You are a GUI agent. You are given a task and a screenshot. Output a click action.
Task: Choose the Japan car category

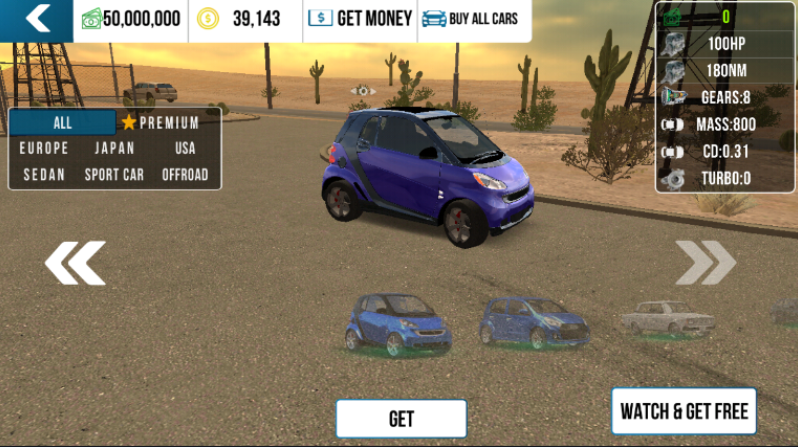click(114, 148)
